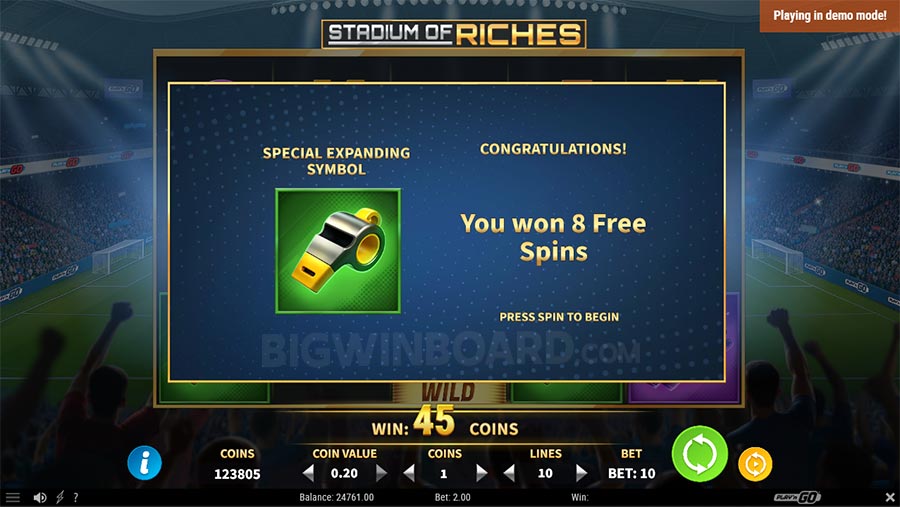The height and width of the screenshot is (507, 900).
Task: Activate the orange autoplay button
Action: (x=754, y=464)
